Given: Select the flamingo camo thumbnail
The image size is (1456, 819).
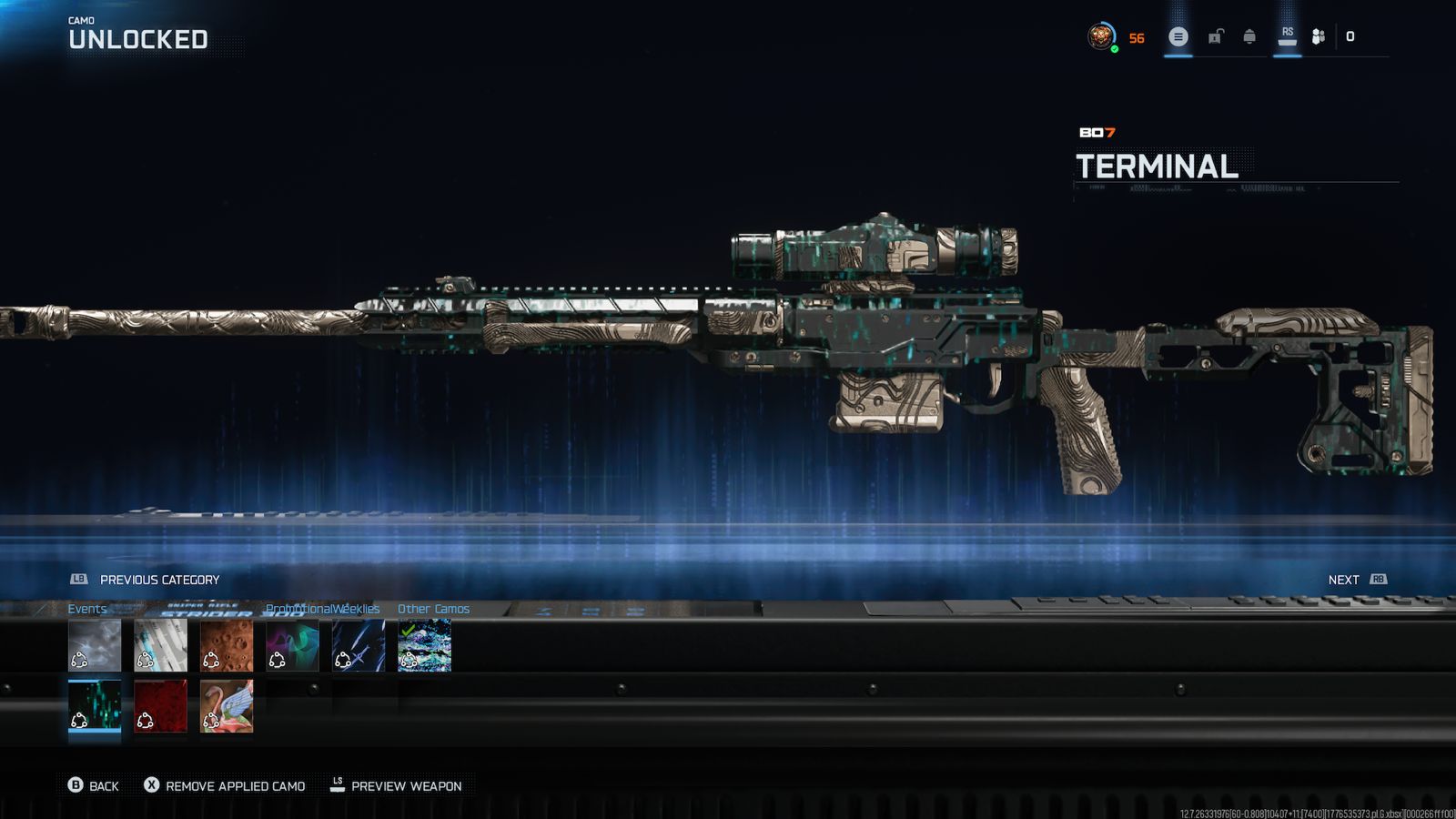Looking at the screenshot, I should (x=227, y=705).
